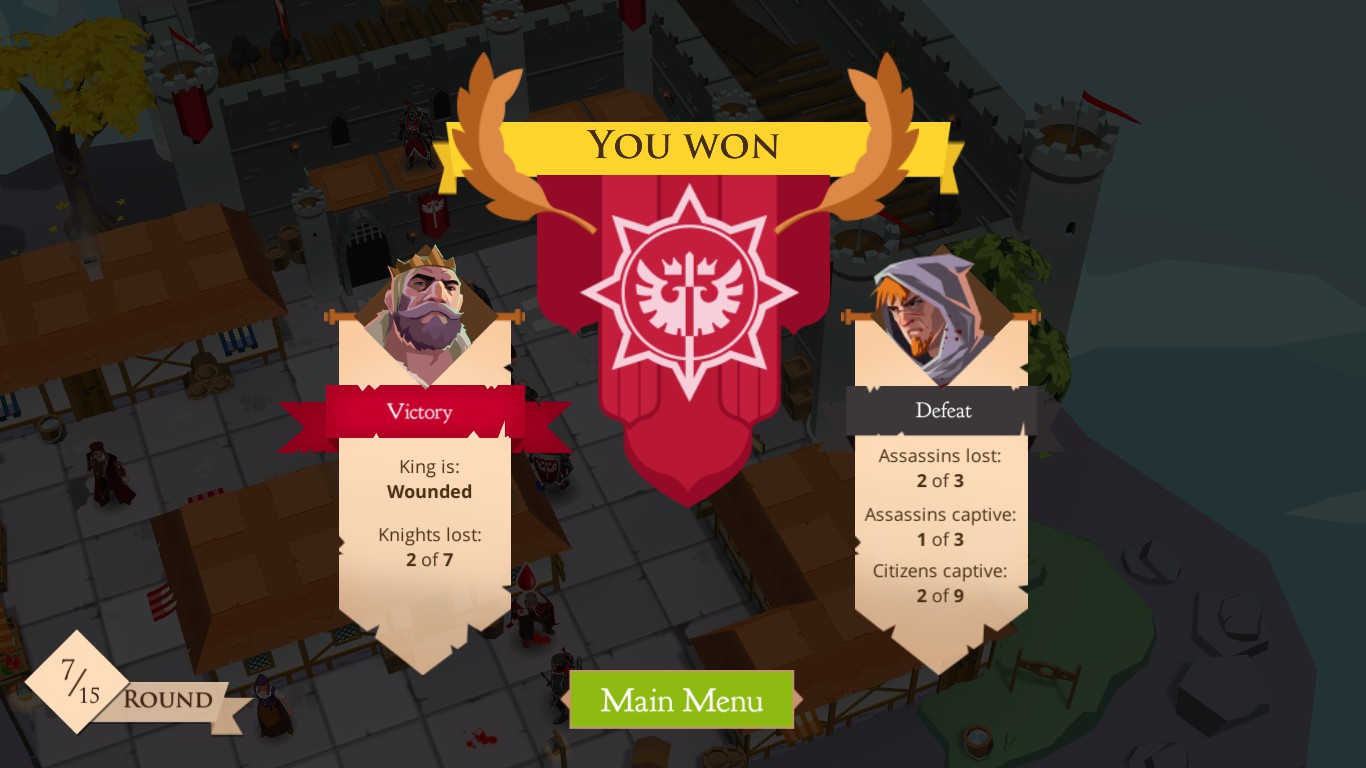This screenshot has height=768, width=1366.
Task: Click the Main Menu button
Action: [681, 700]
